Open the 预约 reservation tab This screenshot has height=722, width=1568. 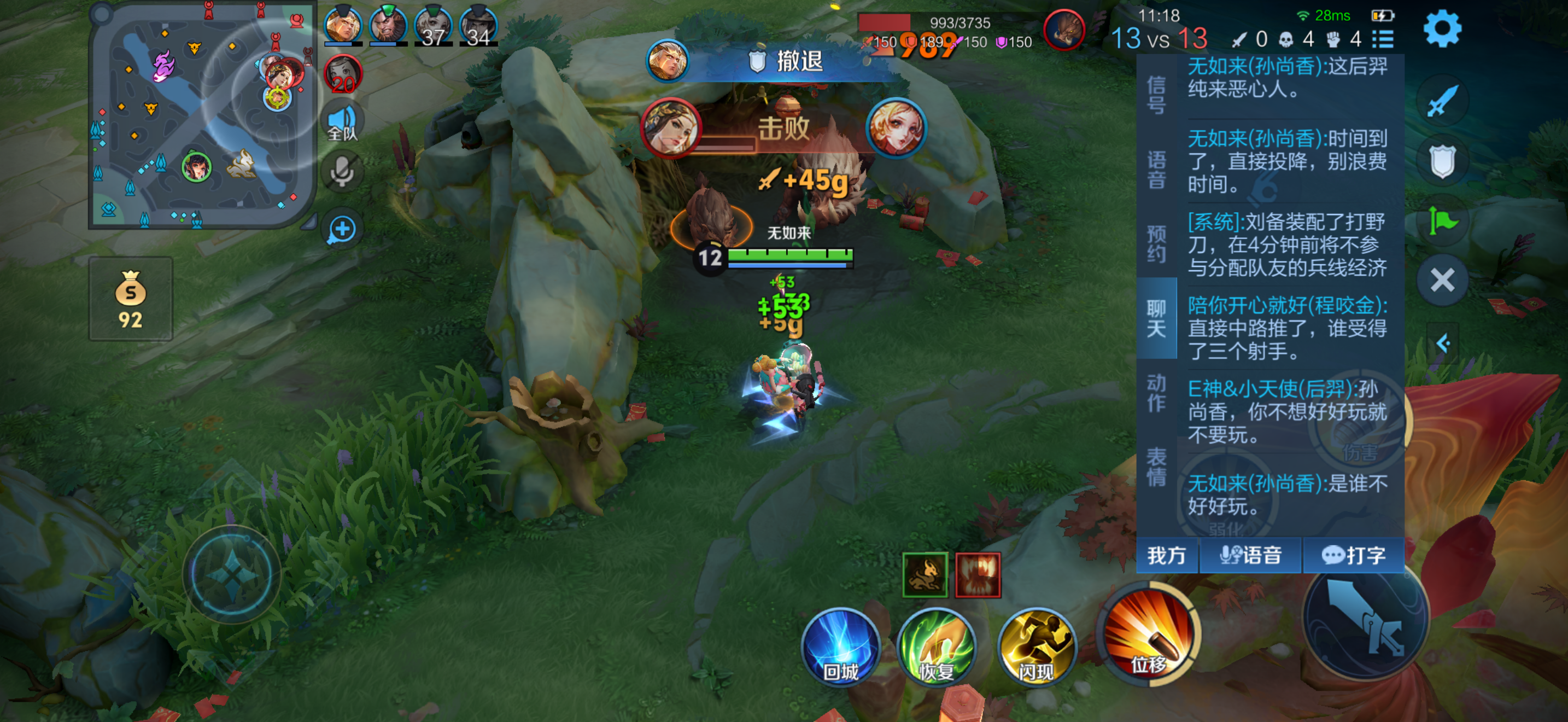point(1156,243)
